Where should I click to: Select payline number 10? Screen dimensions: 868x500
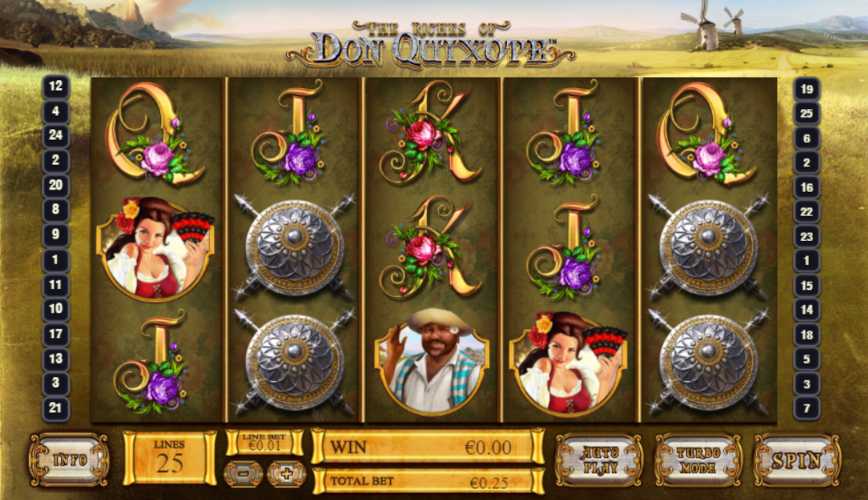click(56, 309)
